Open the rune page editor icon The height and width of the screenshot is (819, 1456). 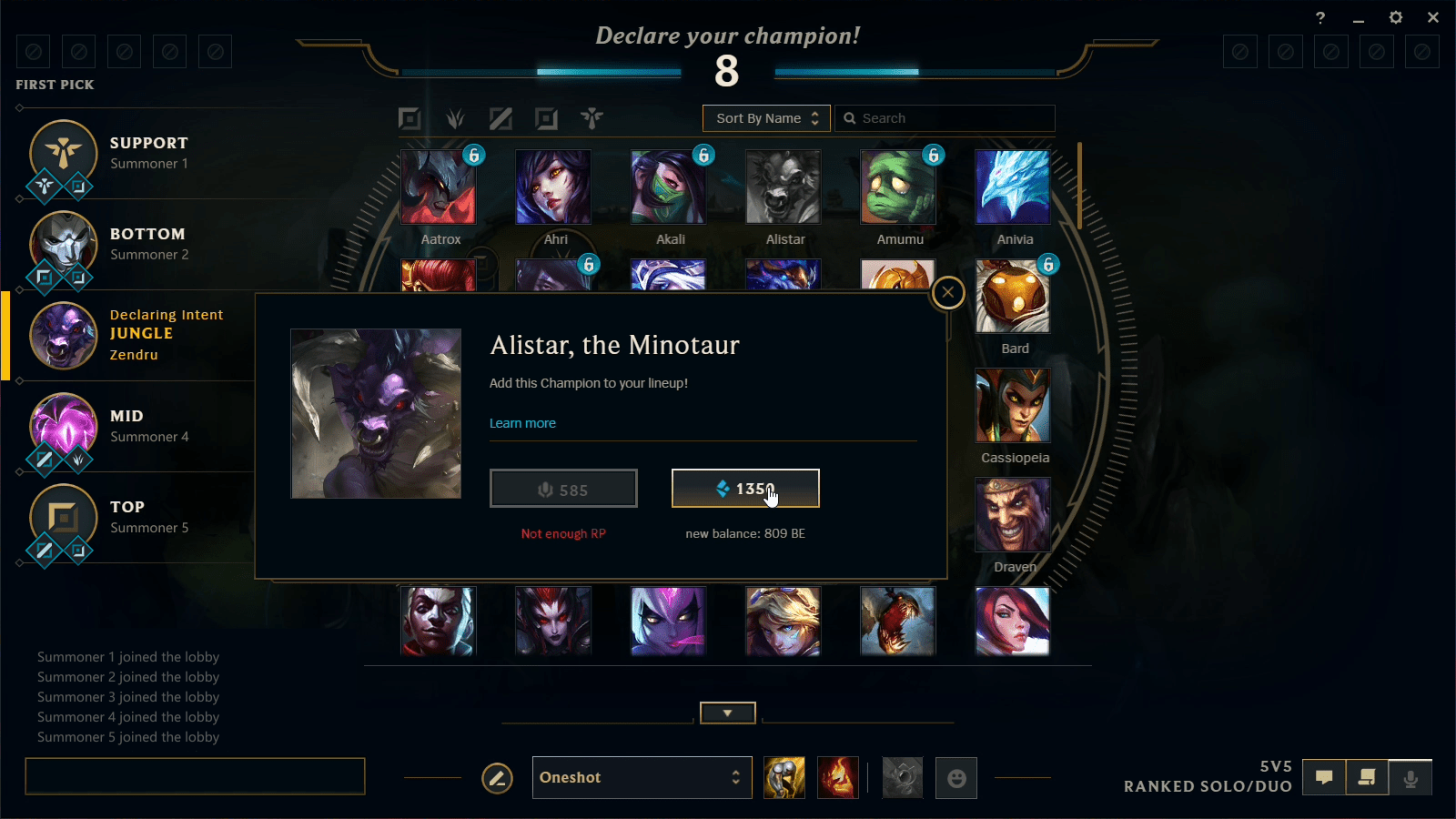pyautogui.click(x=497, y=778)
